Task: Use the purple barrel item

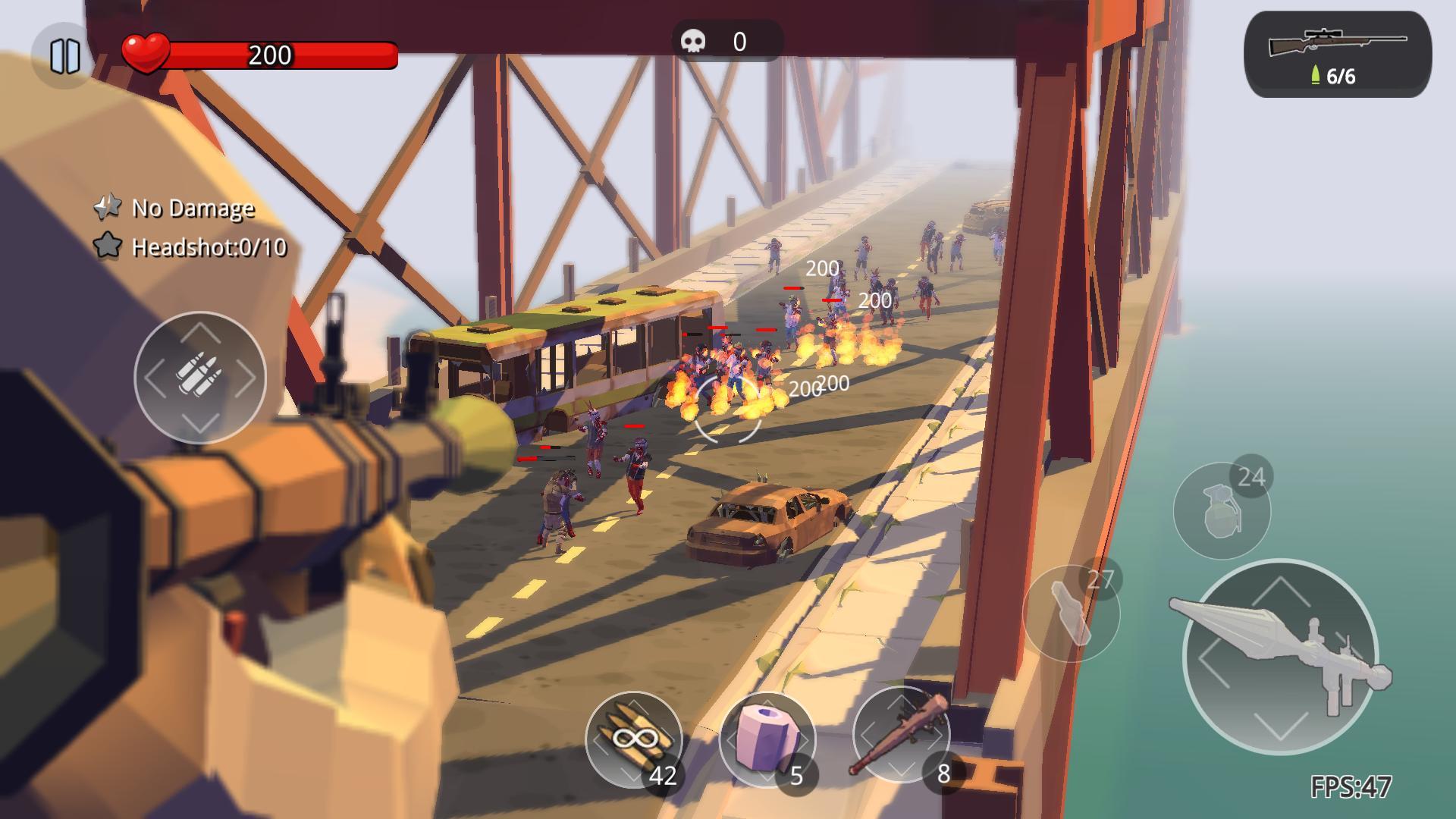Action: tap(767, 738)
